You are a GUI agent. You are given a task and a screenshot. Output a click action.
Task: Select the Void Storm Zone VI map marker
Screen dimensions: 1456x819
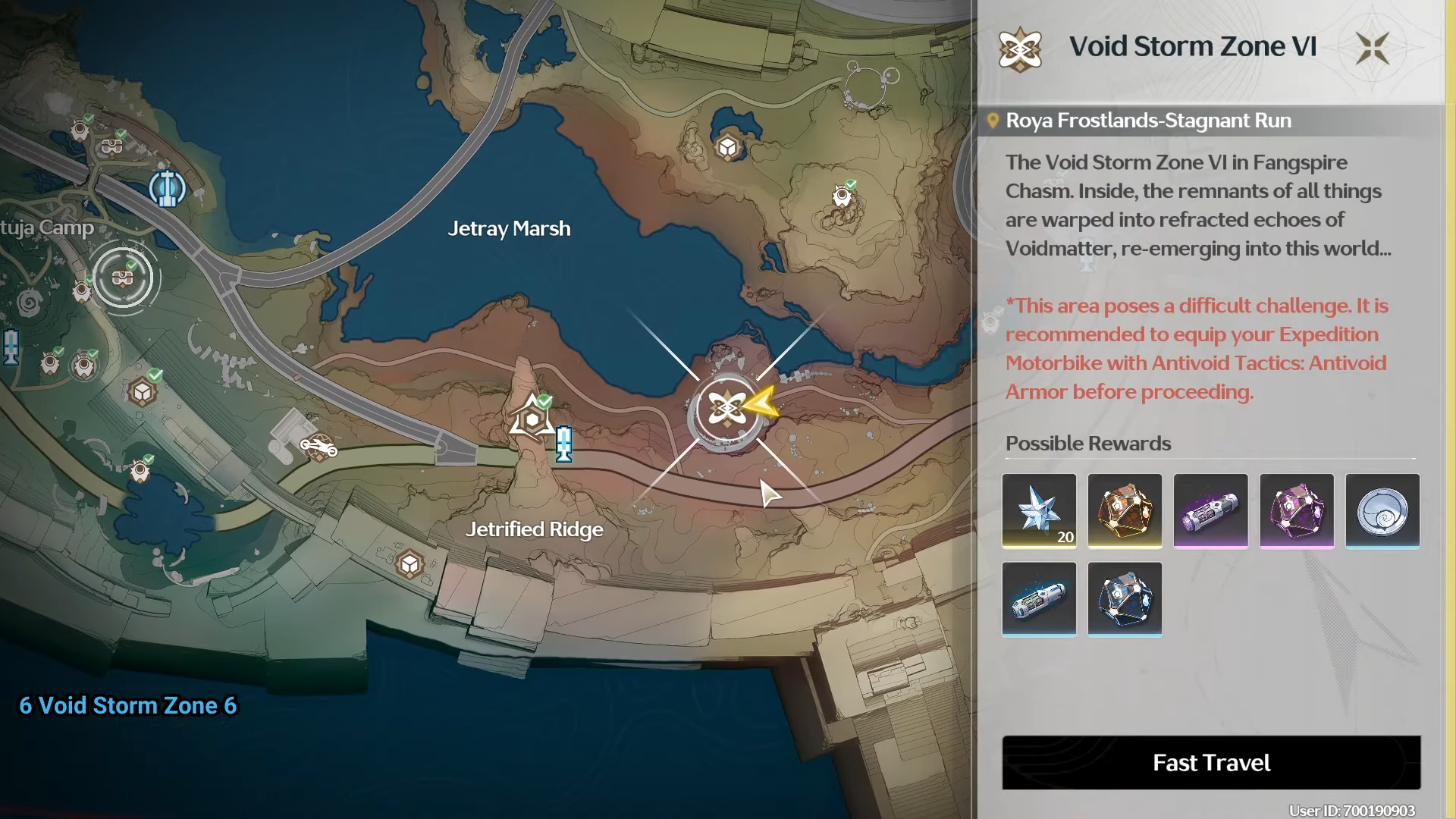726,410
